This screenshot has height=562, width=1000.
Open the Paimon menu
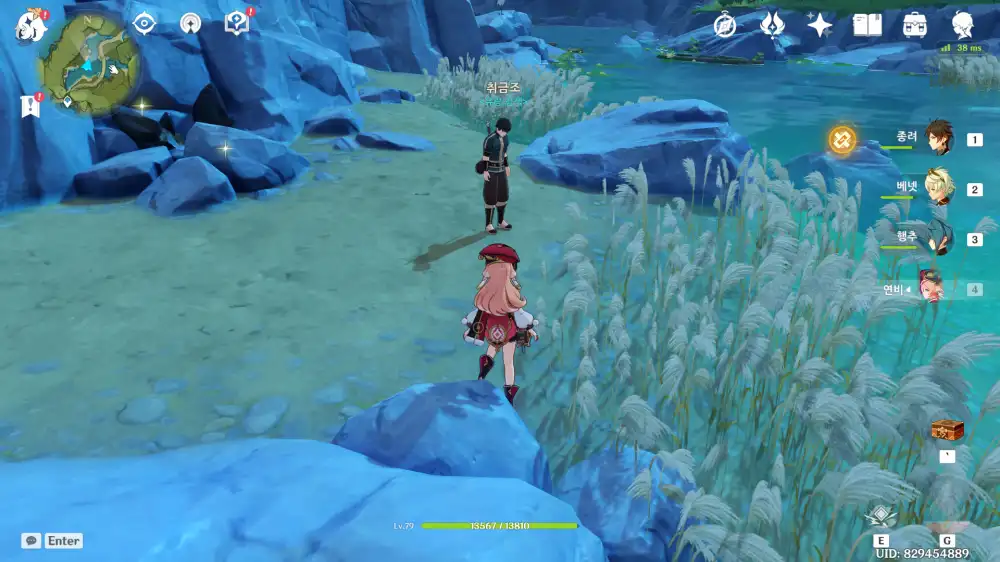(x=30, y=26)
